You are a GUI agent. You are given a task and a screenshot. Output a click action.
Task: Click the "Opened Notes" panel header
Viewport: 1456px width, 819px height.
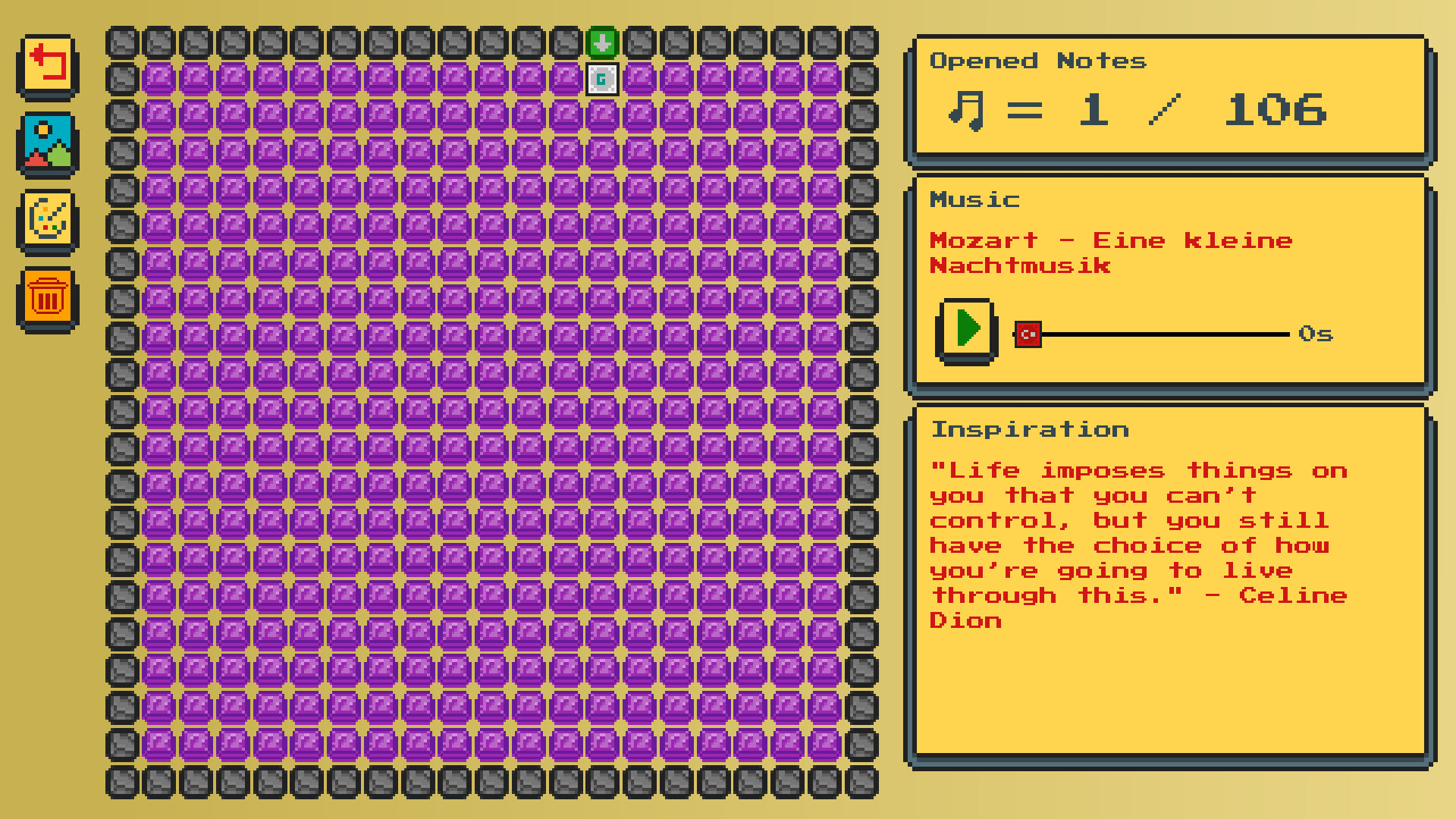[x=1037, y=61]
